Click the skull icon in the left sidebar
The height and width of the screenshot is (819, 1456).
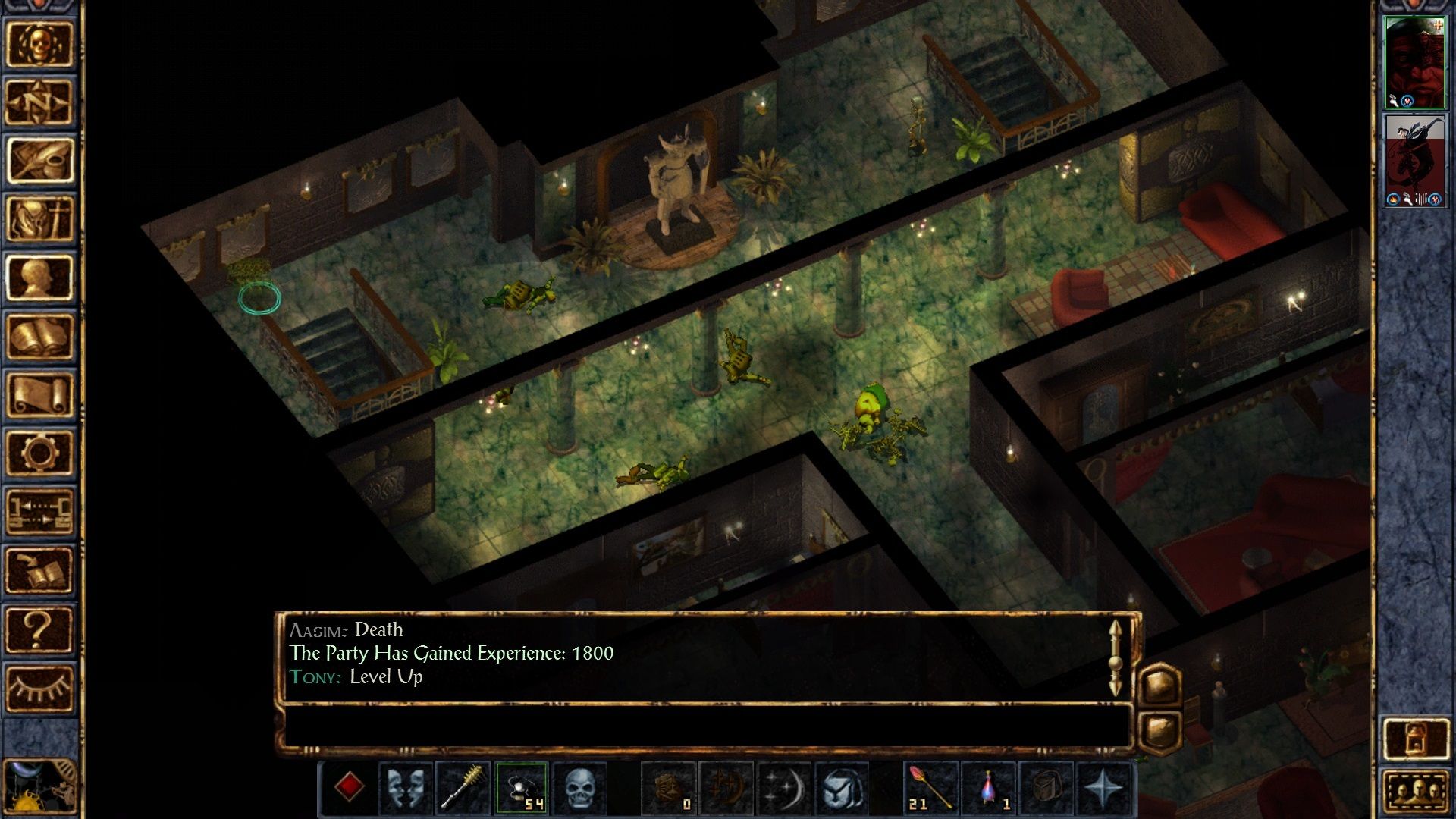pyautogui.click(x=39, y=44)
